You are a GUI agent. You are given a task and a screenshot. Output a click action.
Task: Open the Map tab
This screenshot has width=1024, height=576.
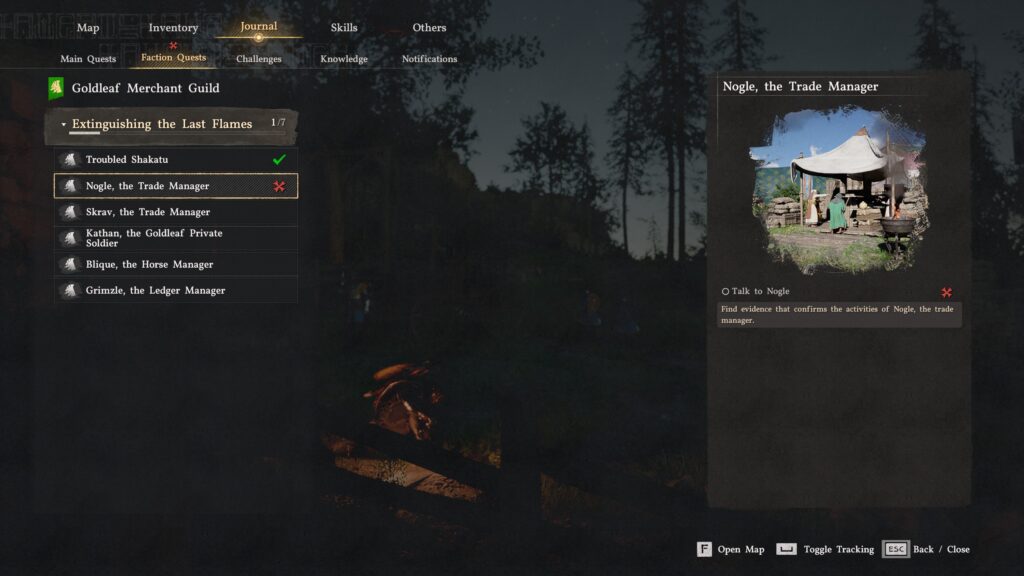pyautogui.click(x=88, y=28)
